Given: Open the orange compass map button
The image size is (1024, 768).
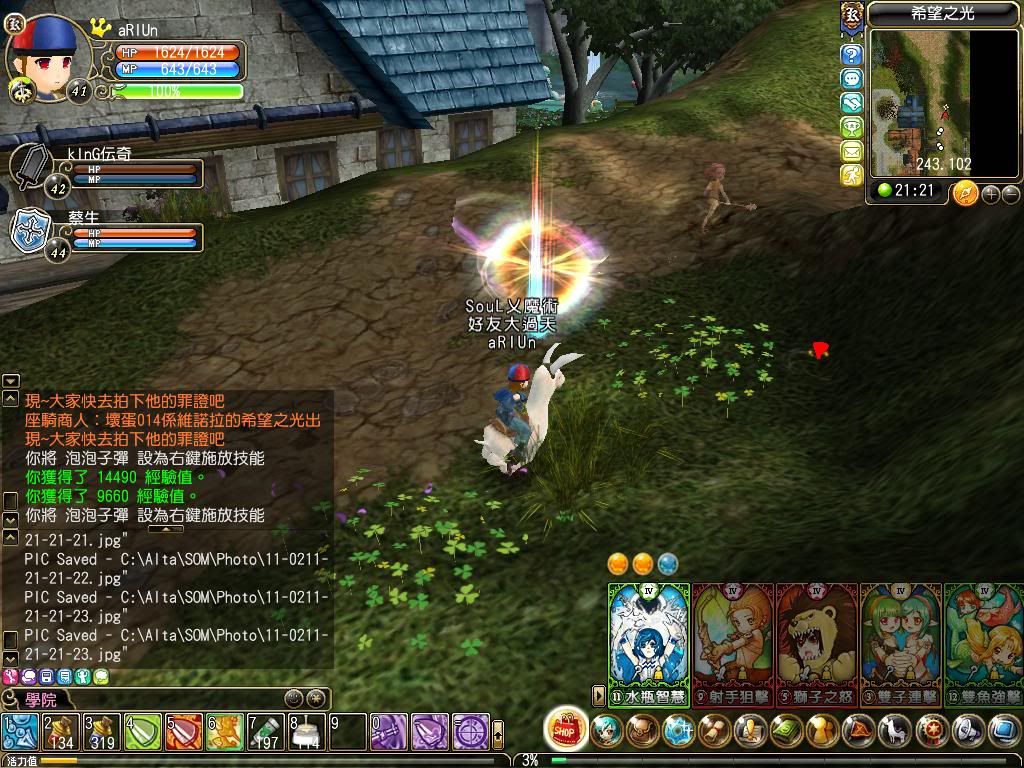Looking at the screenshot, I should click(x=964, y=192).
